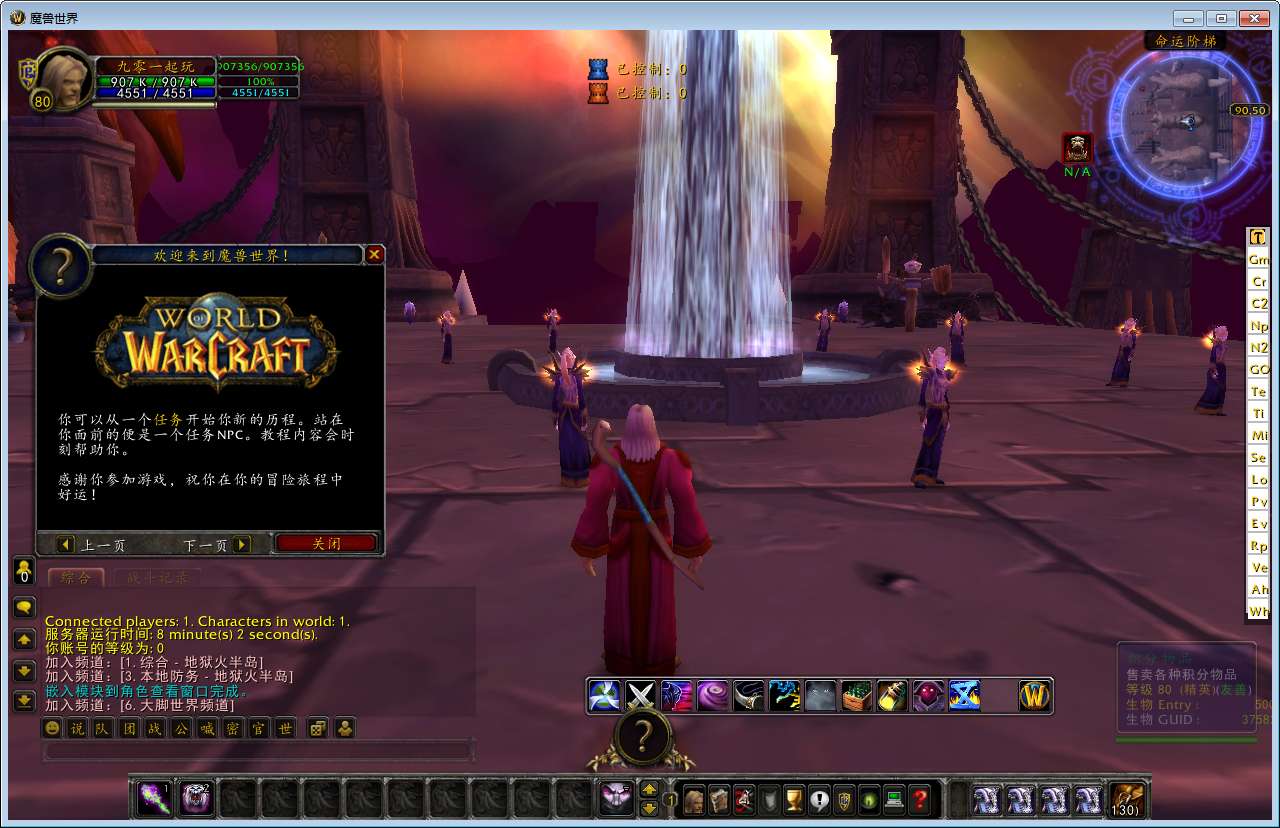This screenshot has width=1280, height=828.
Task: Click the WoW logo button on the action bar
Action: [1035, 695]
